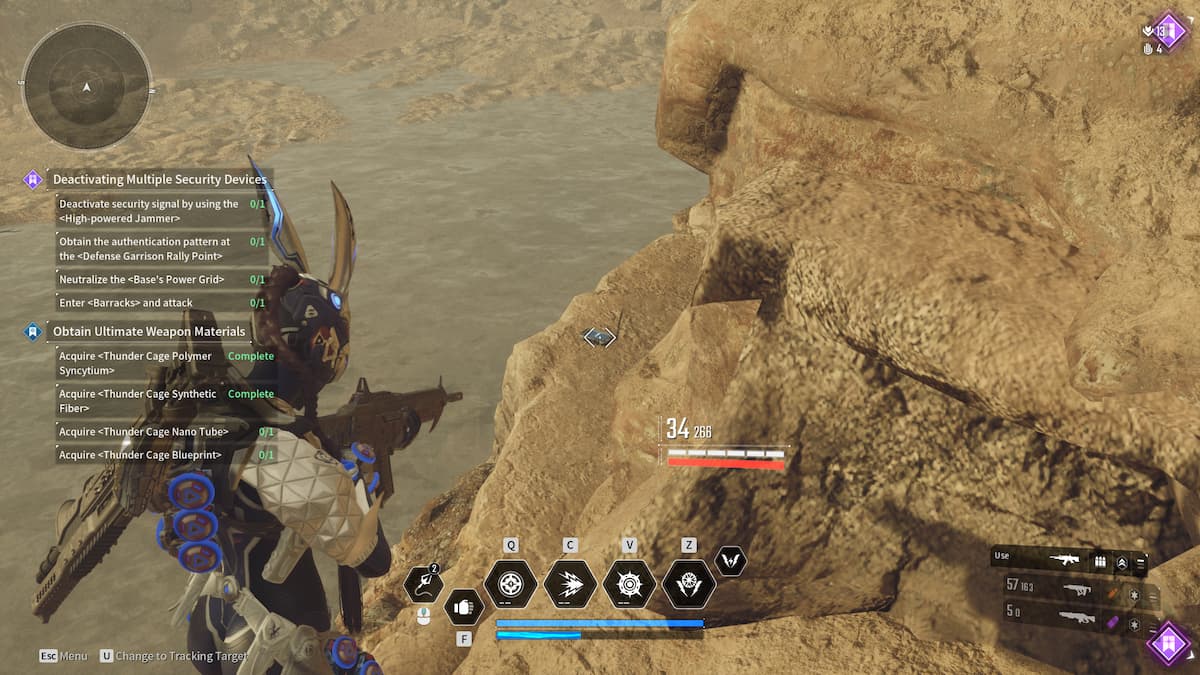Switch to the weapon with purple ammo
The width and height of the screenshot is (1200, 675).
pyautogui.click(x=1076, y=619)
